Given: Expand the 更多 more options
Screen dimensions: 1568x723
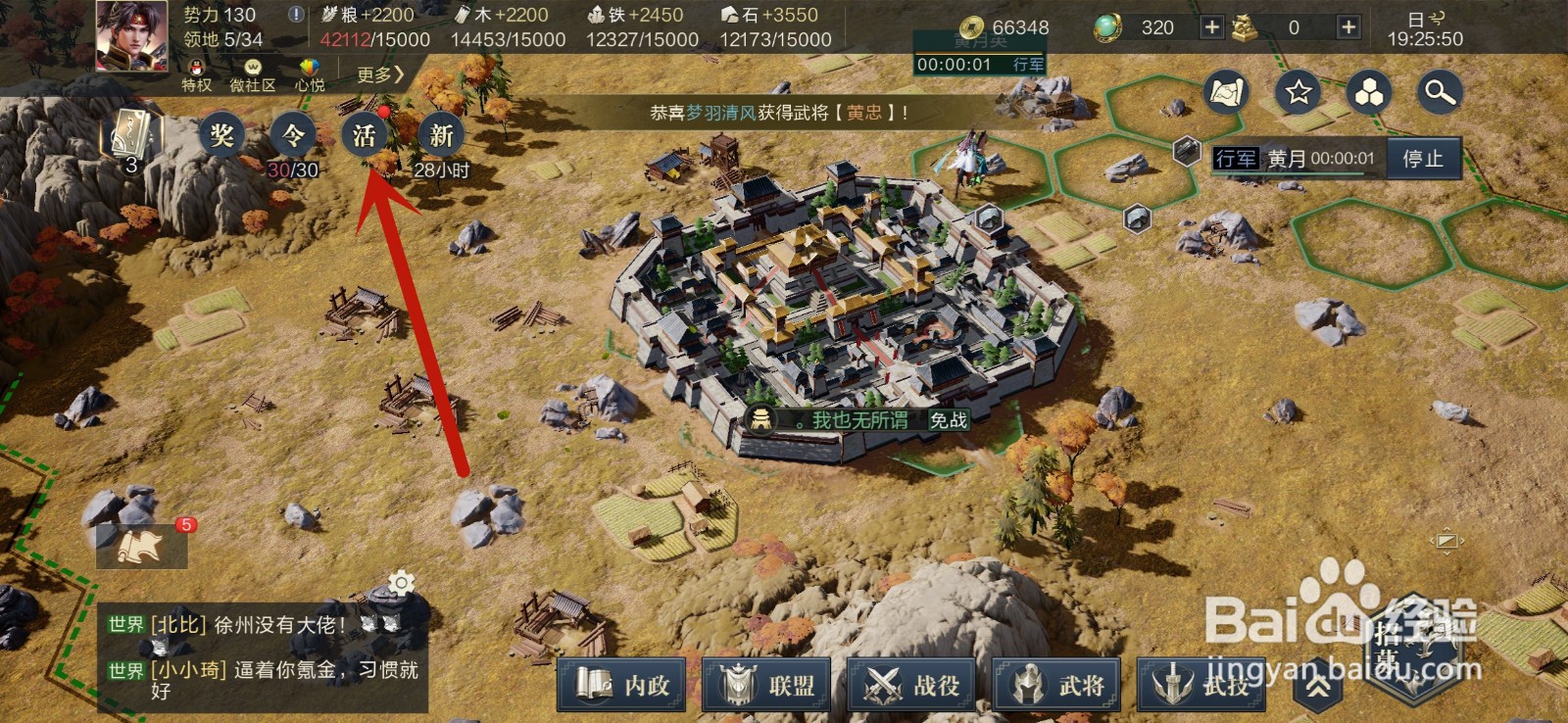Looking at the screenshot, I should pyautogui.click(x=379, y=74).
